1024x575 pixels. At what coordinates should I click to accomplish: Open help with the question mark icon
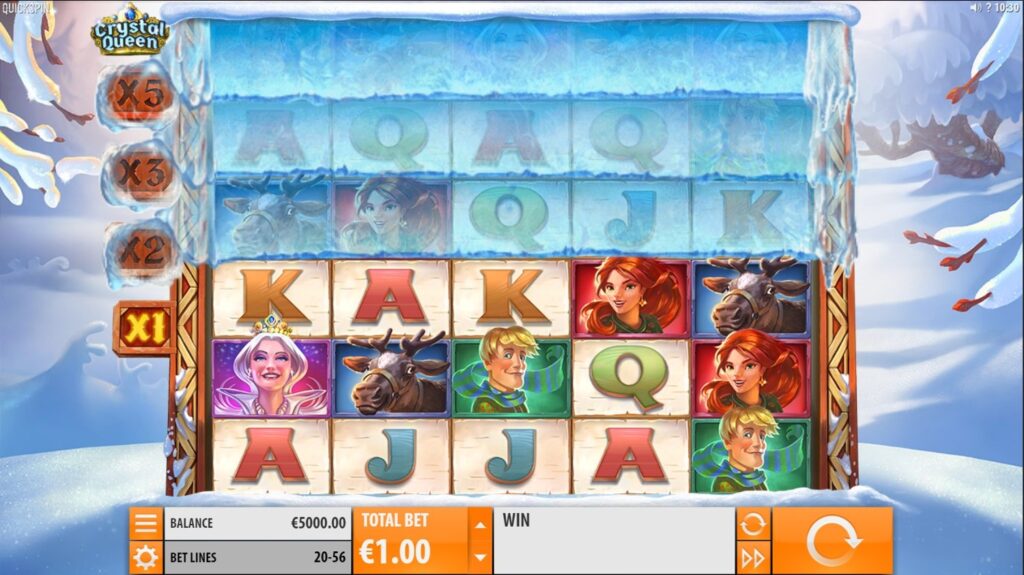[988, 7]
